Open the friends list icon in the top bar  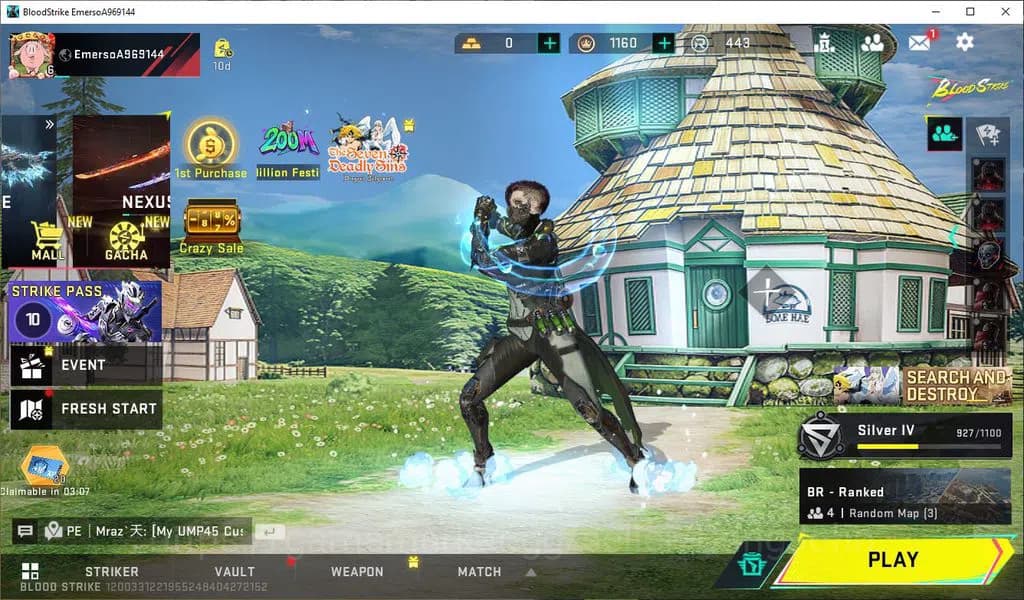point(872,42)
